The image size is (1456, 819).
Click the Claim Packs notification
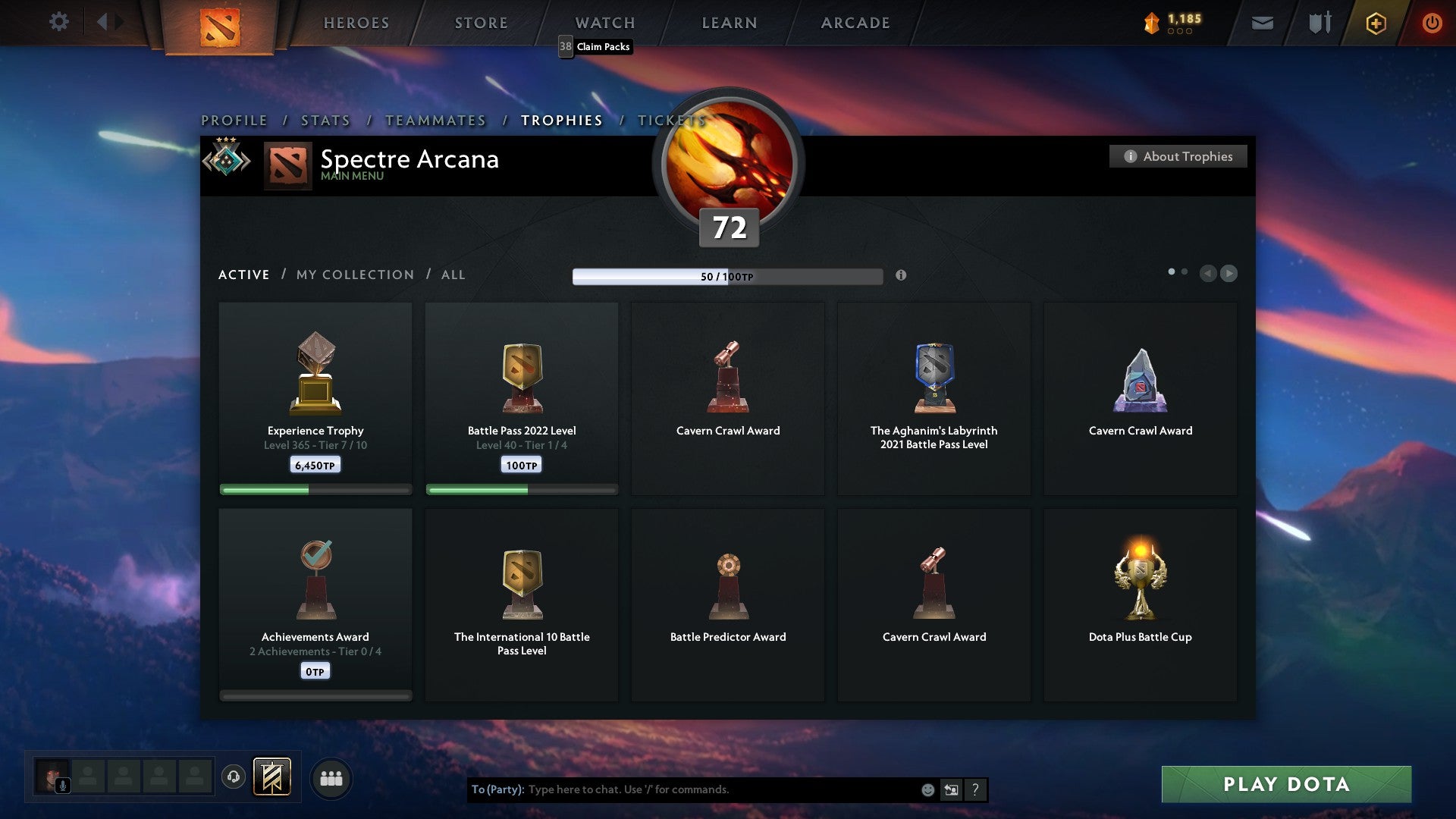click(x=596, y=46)
